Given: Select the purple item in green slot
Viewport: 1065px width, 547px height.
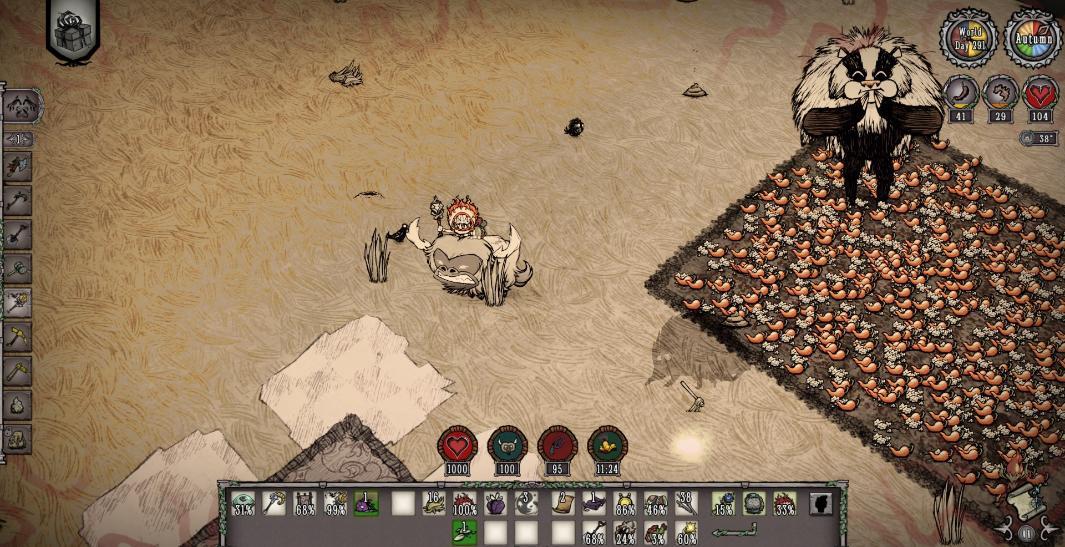Looking at the screenshot, I should click(x=365, y=504).
